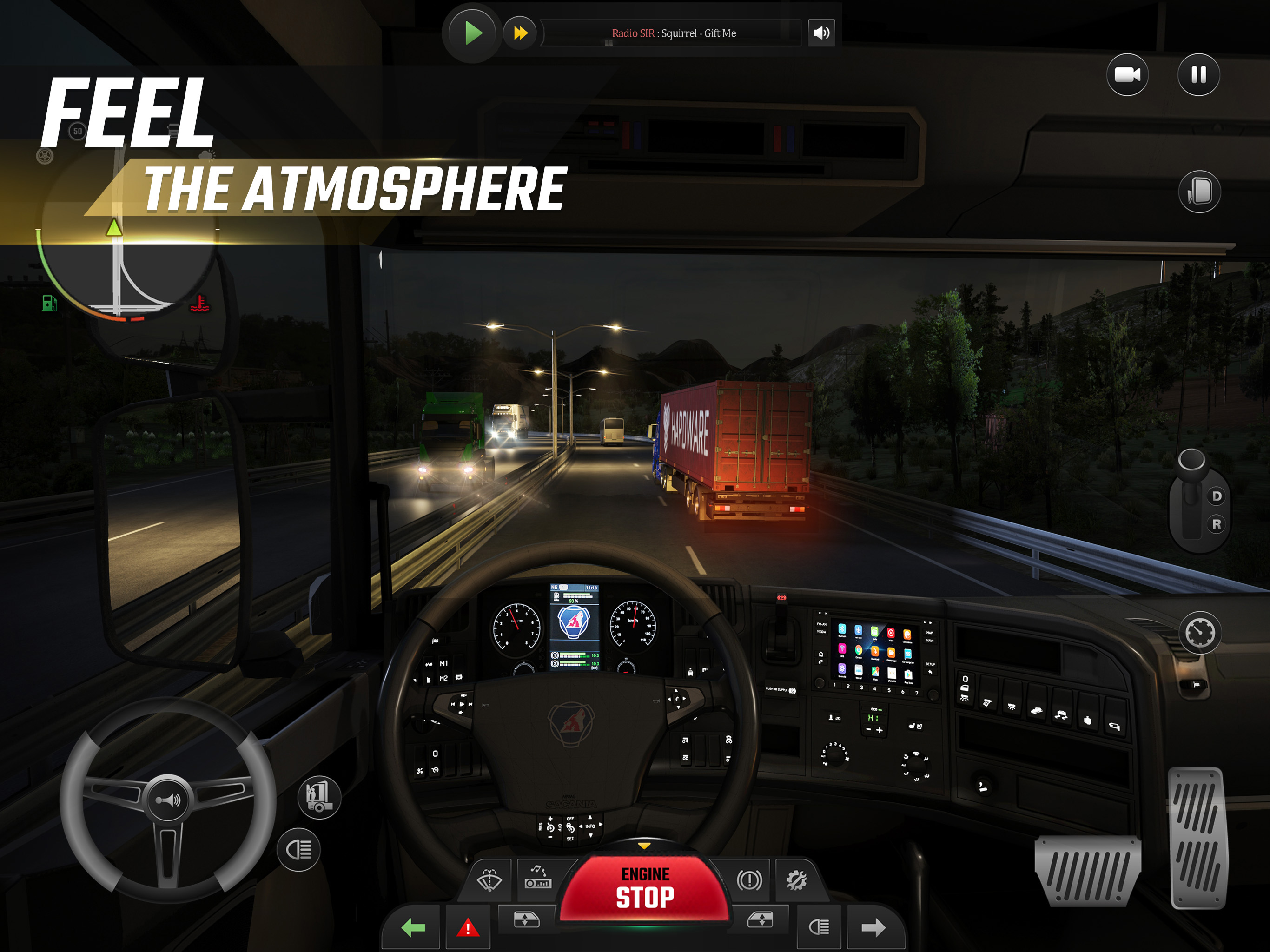Tap the ENGINE STOP button
Image resolution: width=1270 pixels, height=952 pixels.
click(x=644, y=888)
